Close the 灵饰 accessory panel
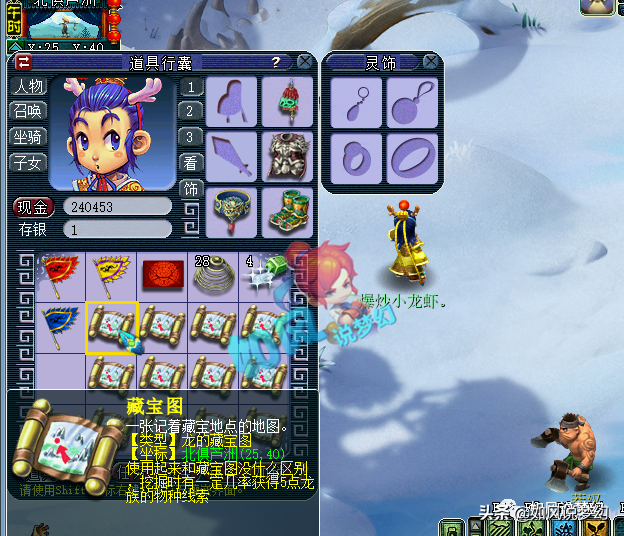 [x=430, y=62]
